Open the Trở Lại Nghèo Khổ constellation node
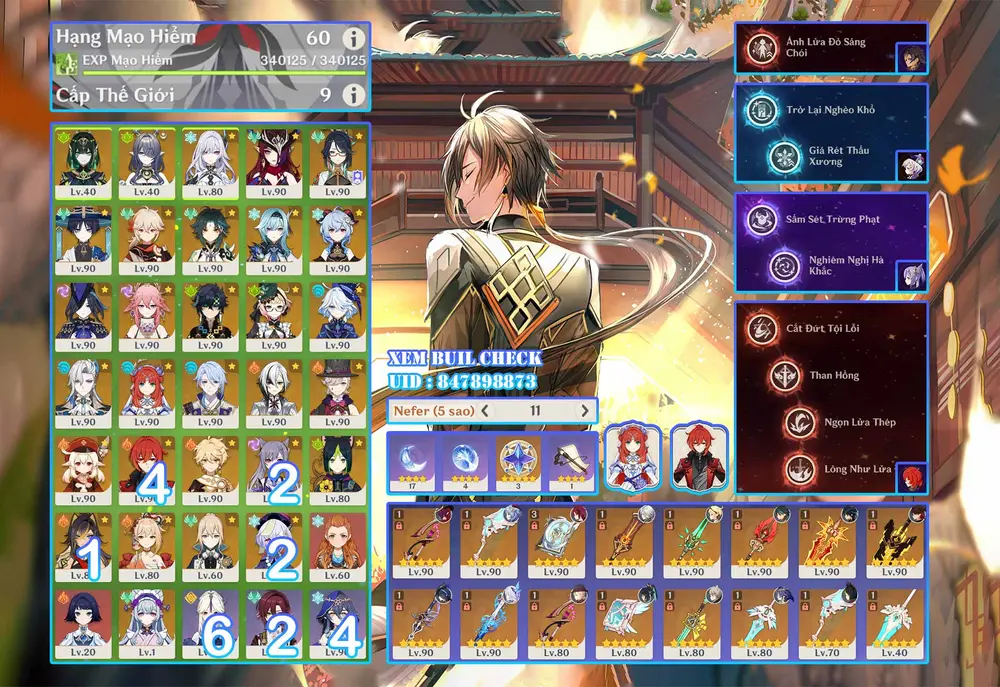The image size is (1000, 687). coord(761,110)
